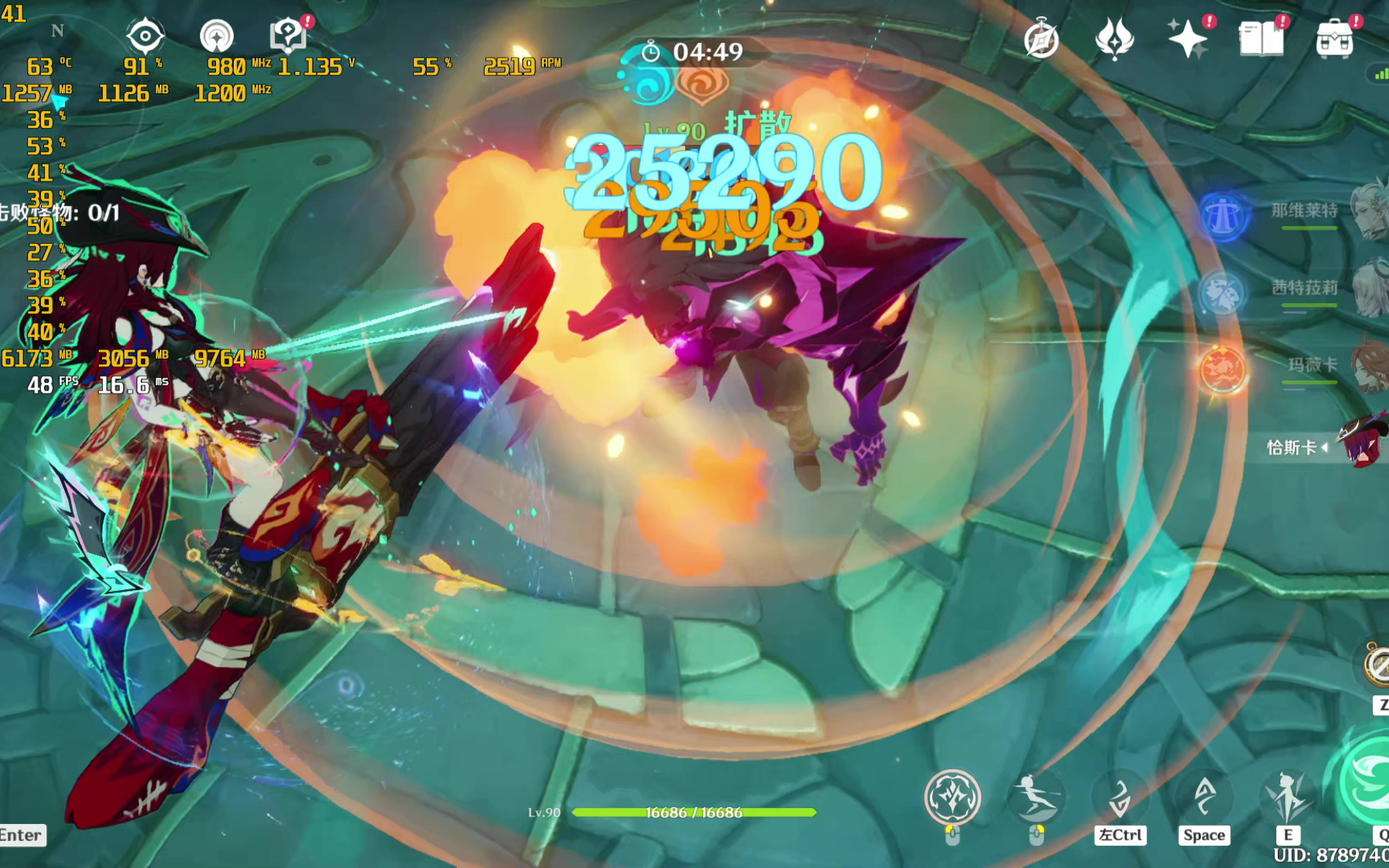Screen dimensions: 1389x868
Task: Open the Enter chat box
Action: [x=22, y=835]
